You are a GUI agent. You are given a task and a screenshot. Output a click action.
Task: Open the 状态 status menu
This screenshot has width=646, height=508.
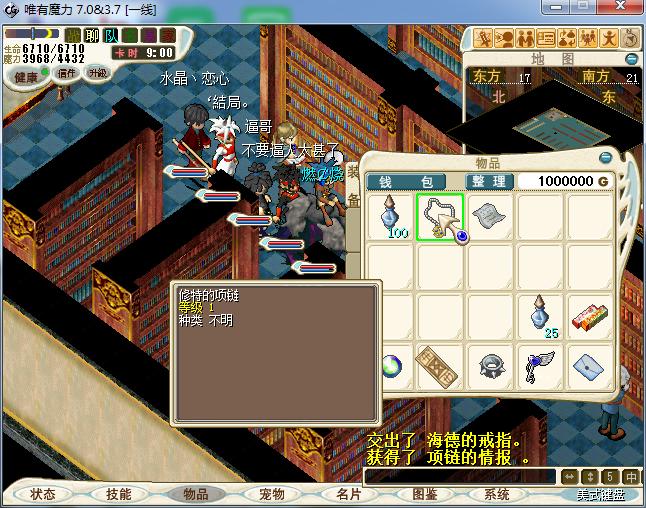click(x=42, y=494)
